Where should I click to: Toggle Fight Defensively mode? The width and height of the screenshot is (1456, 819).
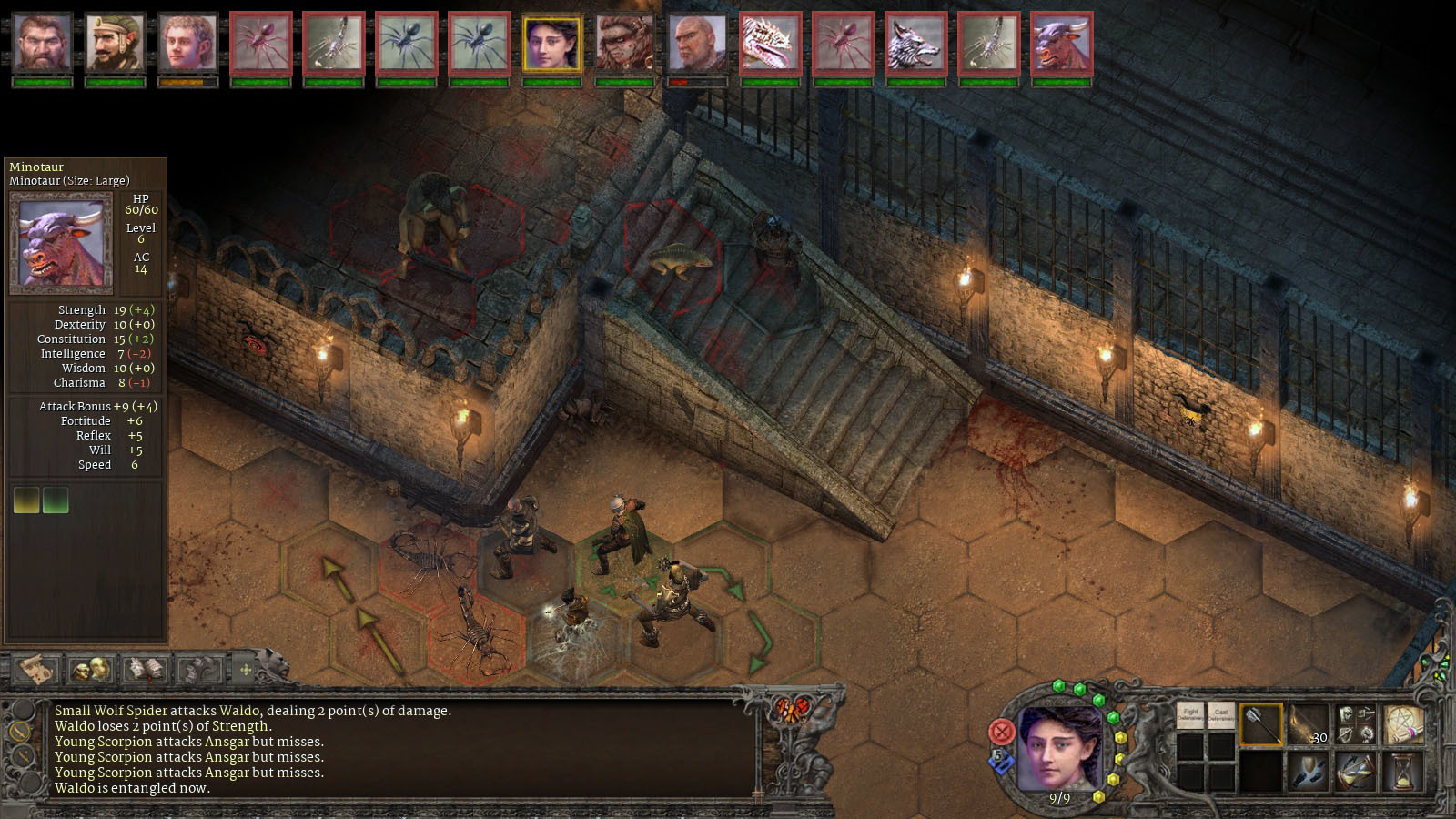(x=1190, y=716)
